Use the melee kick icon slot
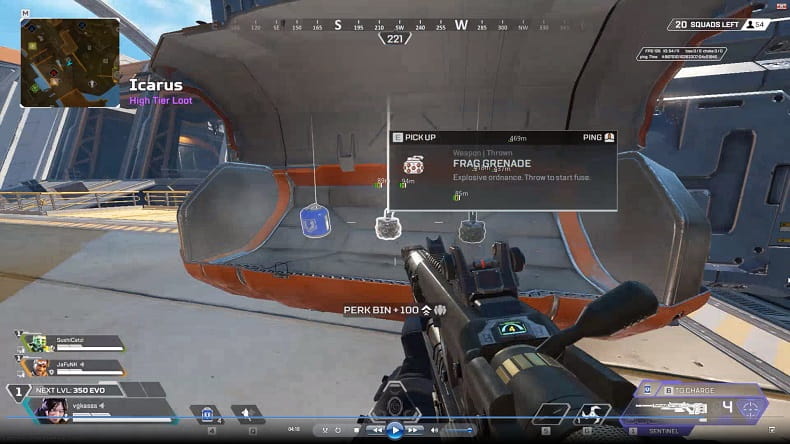The image size is (790, 444). [592, 411]
